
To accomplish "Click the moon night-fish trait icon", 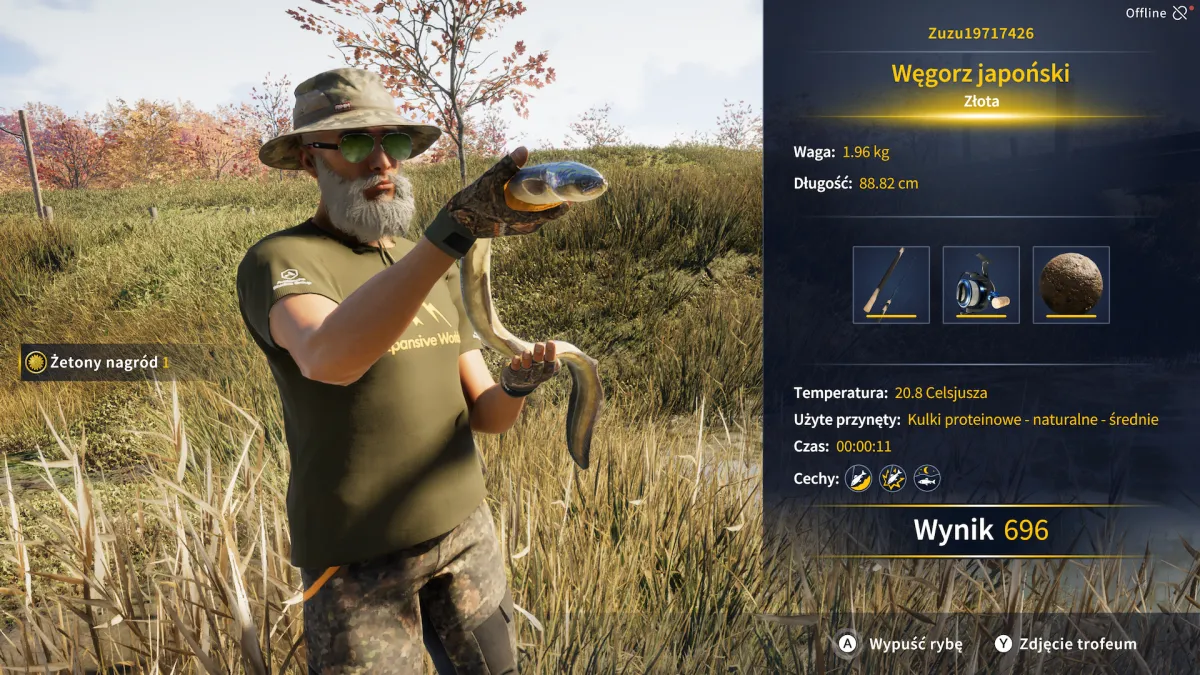I will click(927, 478).
